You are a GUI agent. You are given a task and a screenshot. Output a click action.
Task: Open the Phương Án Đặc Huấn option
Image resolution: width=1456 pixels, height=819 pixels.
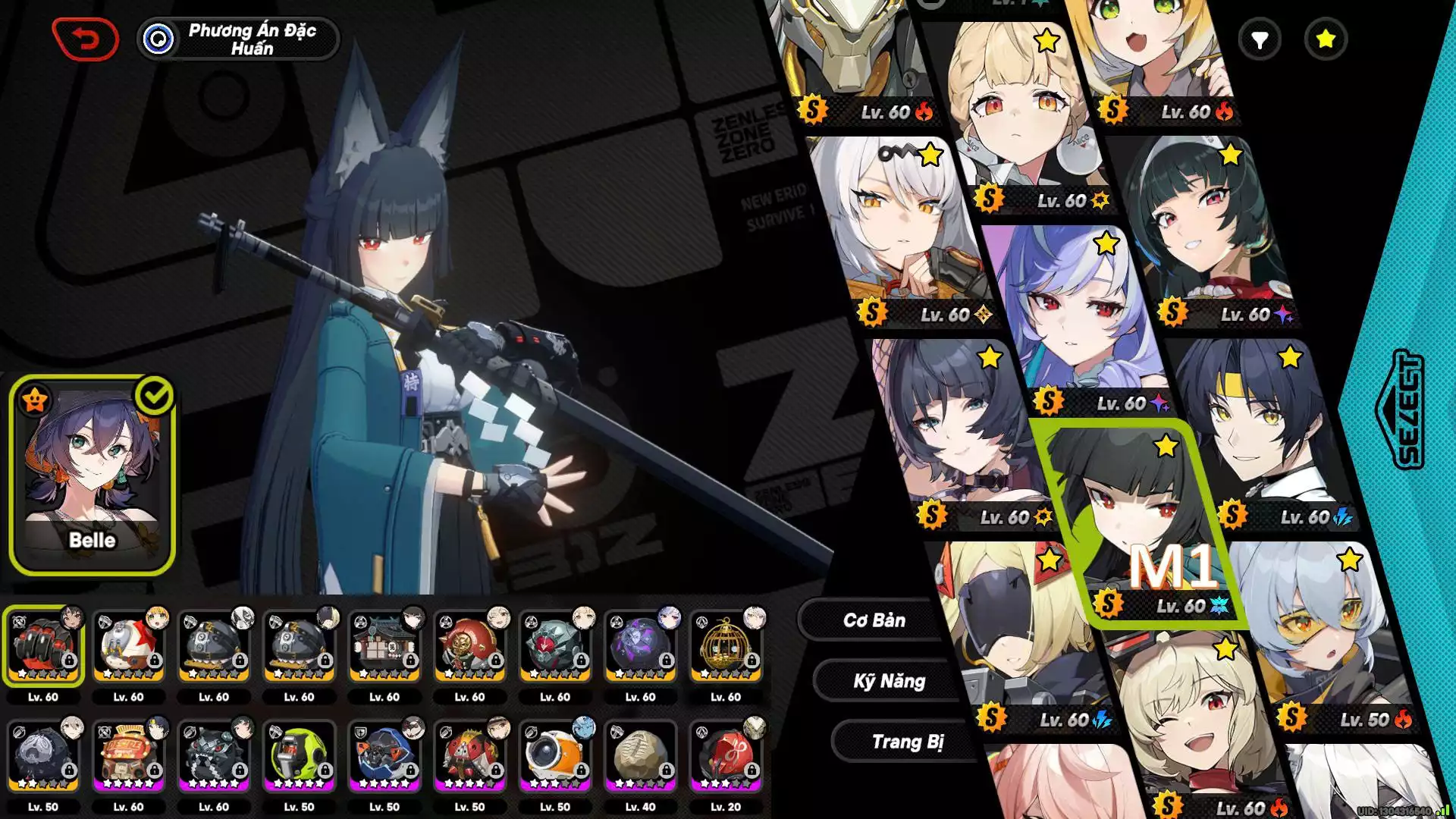238,39
